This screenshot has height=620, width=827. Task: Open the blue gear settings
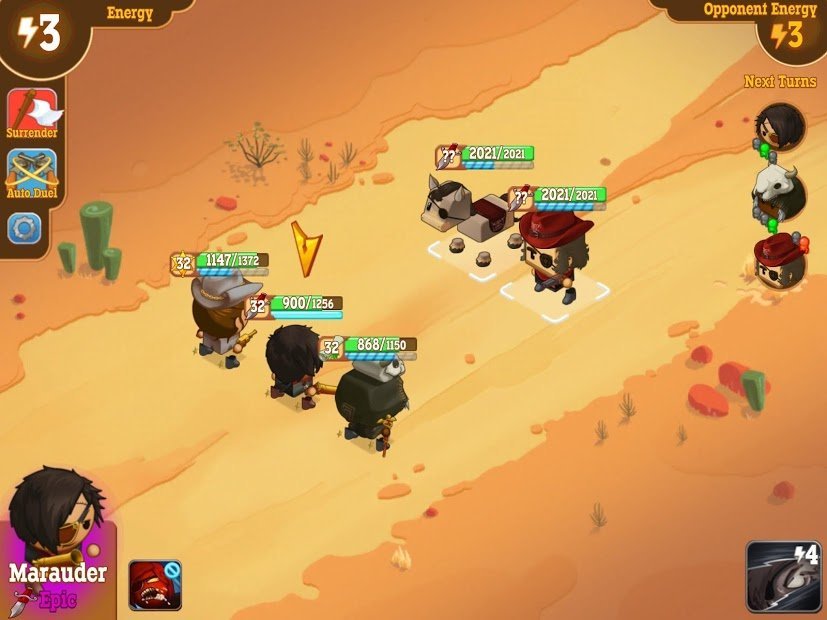click(x=24, y=228)
